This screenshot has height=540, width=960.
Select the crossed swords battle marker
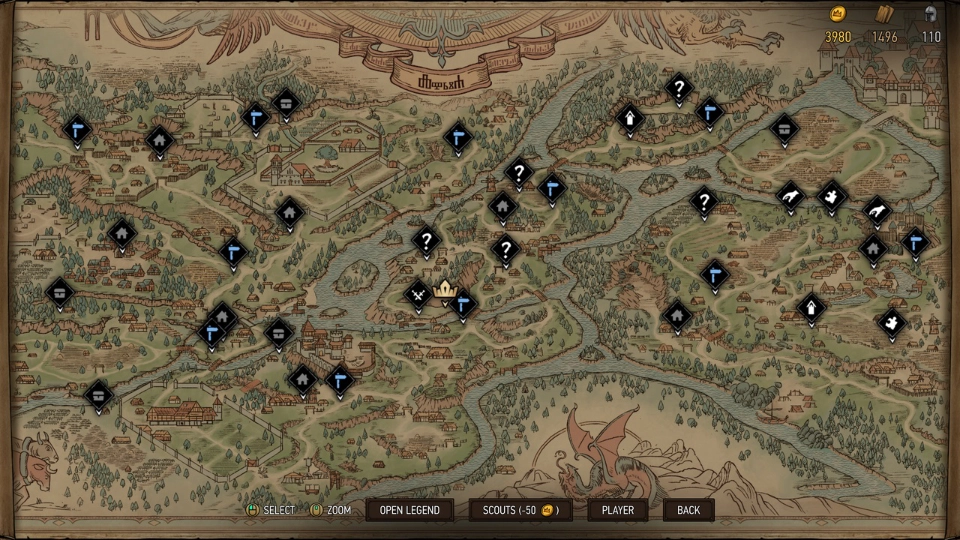[x=418, y=294]
